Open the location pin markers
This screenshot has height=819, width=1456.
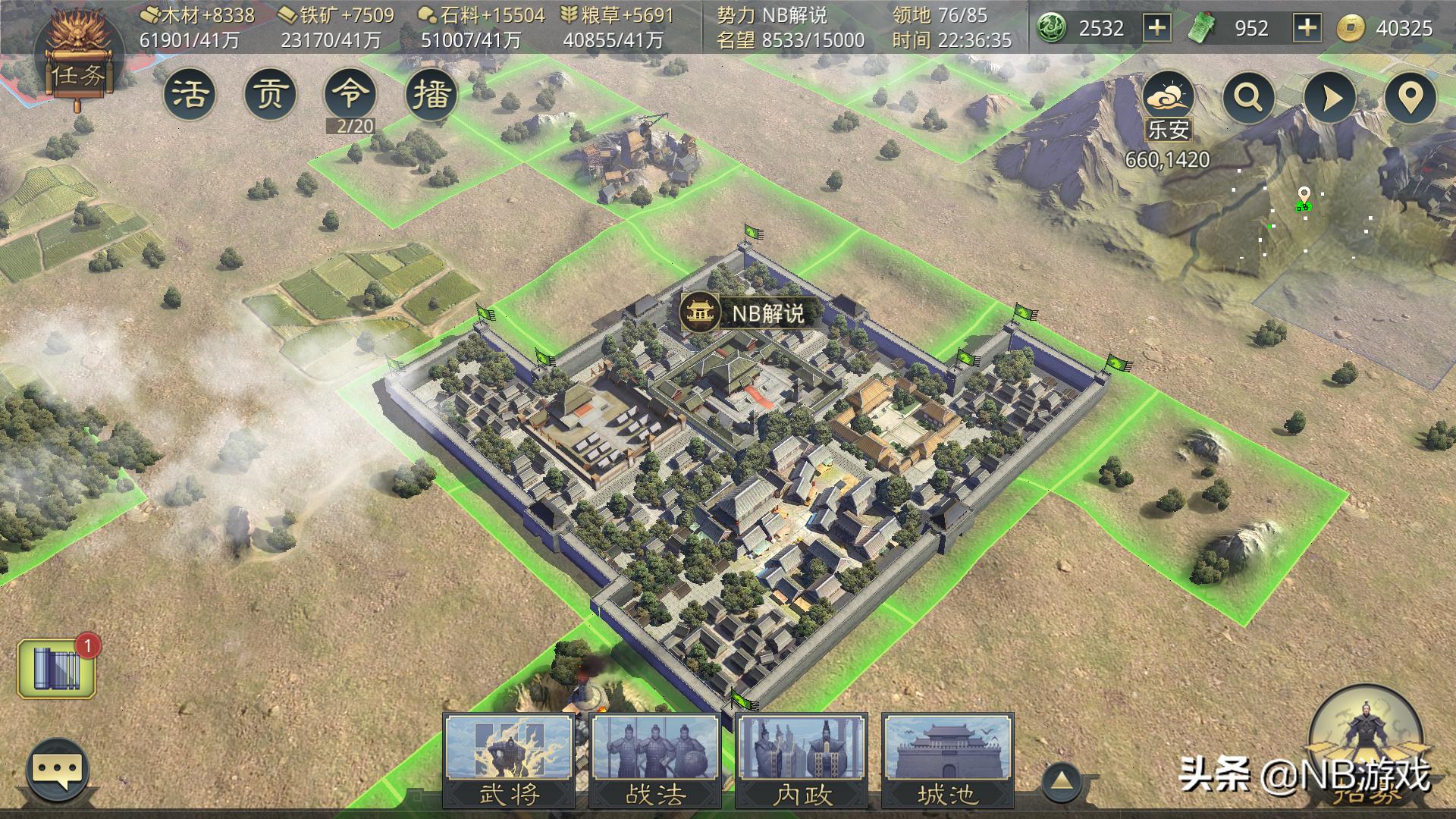click(x=1410, y=98)
